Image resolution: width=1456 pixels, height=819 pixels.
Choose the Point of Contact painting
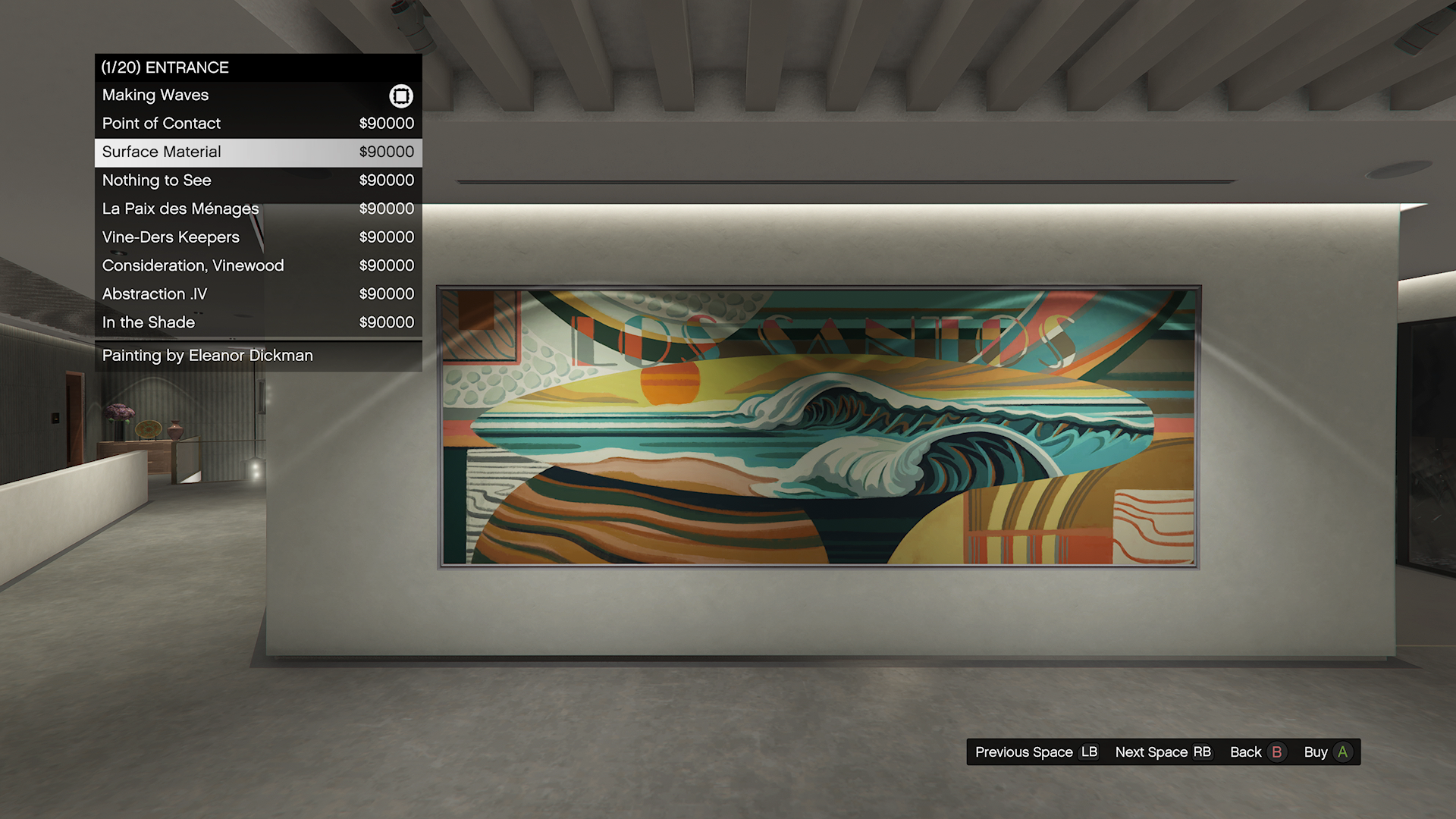pos(258,124)
